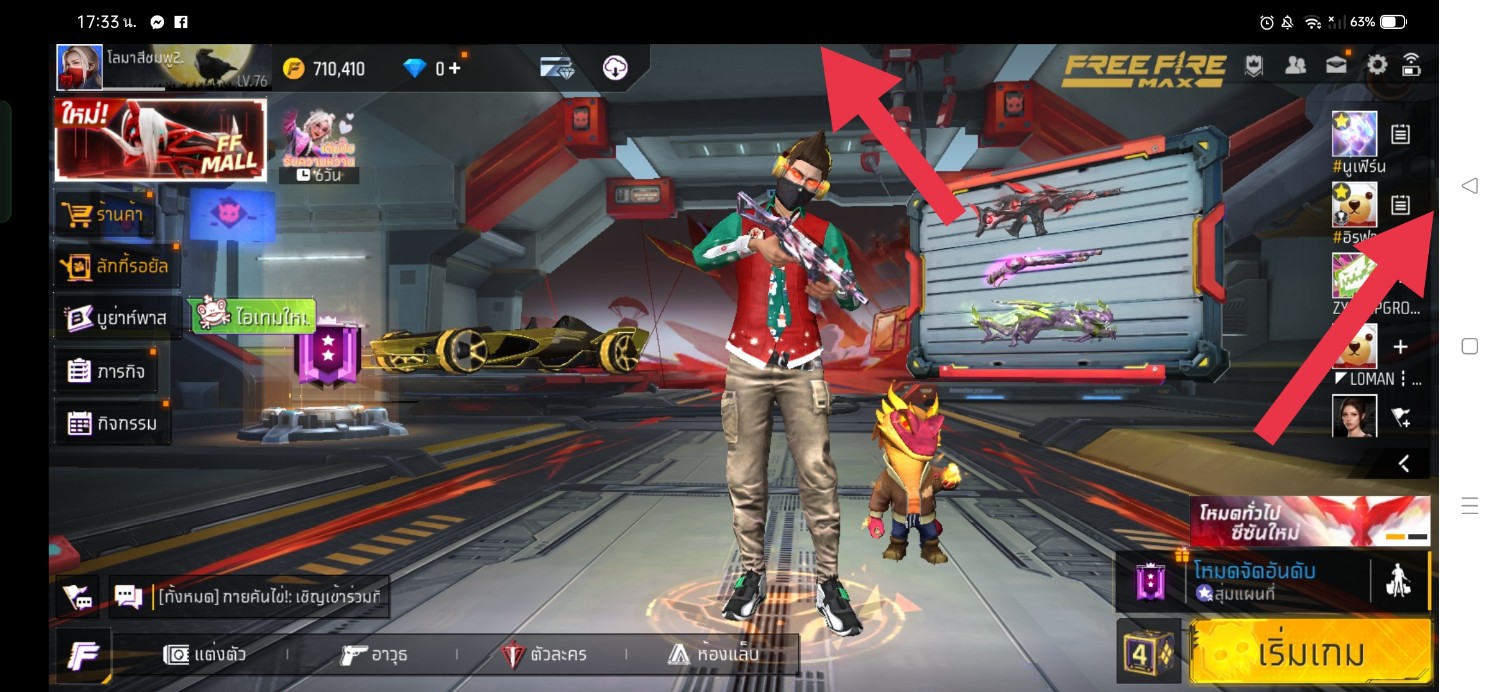Open the download cloud icon
Image resolution: width=1500 pixels, height=692 pixels.
click(615, 68)
